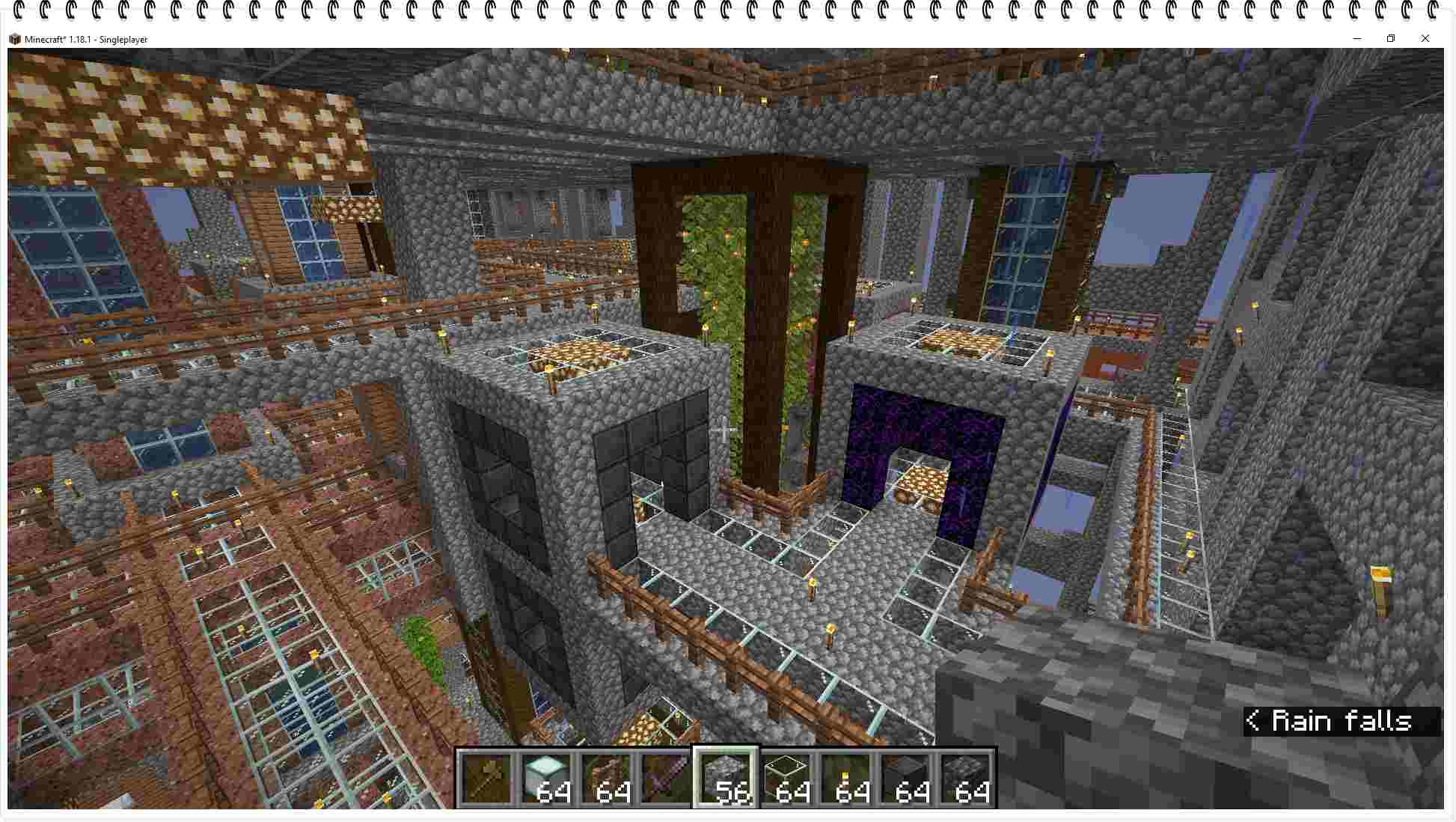
Task: Close the Minecraft window
Action: point(1425,39)
